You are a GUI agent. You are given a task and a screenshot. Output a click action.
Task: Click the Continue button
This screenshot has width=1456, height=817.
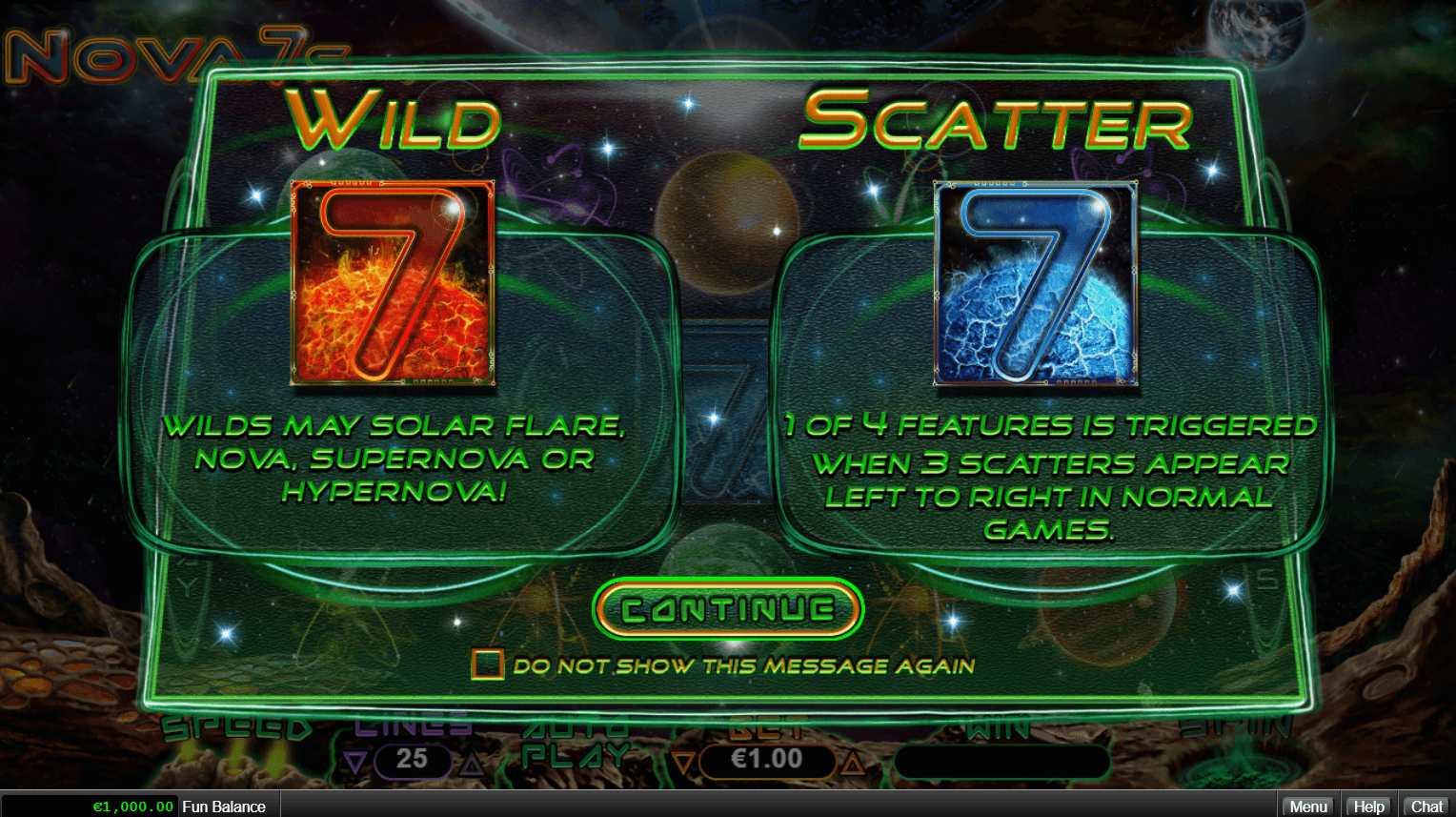[x=728, y=609]
